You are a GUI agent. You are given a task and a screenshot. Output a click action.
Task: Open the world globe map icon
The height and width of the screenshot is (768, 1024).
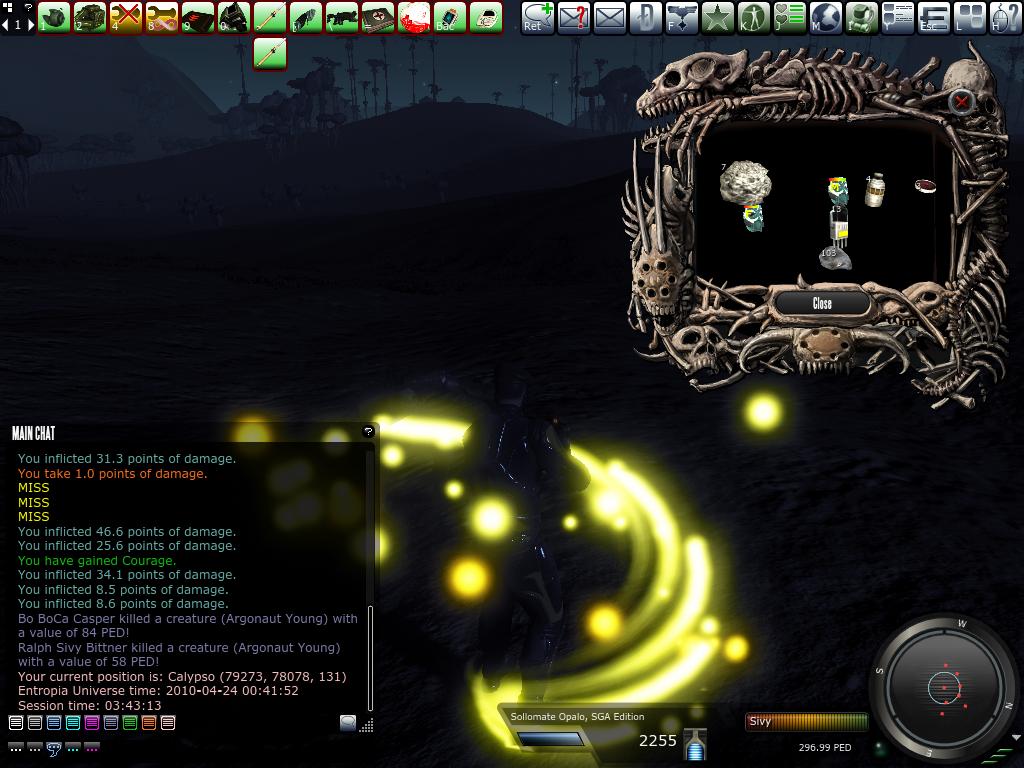tap(826, 17)
